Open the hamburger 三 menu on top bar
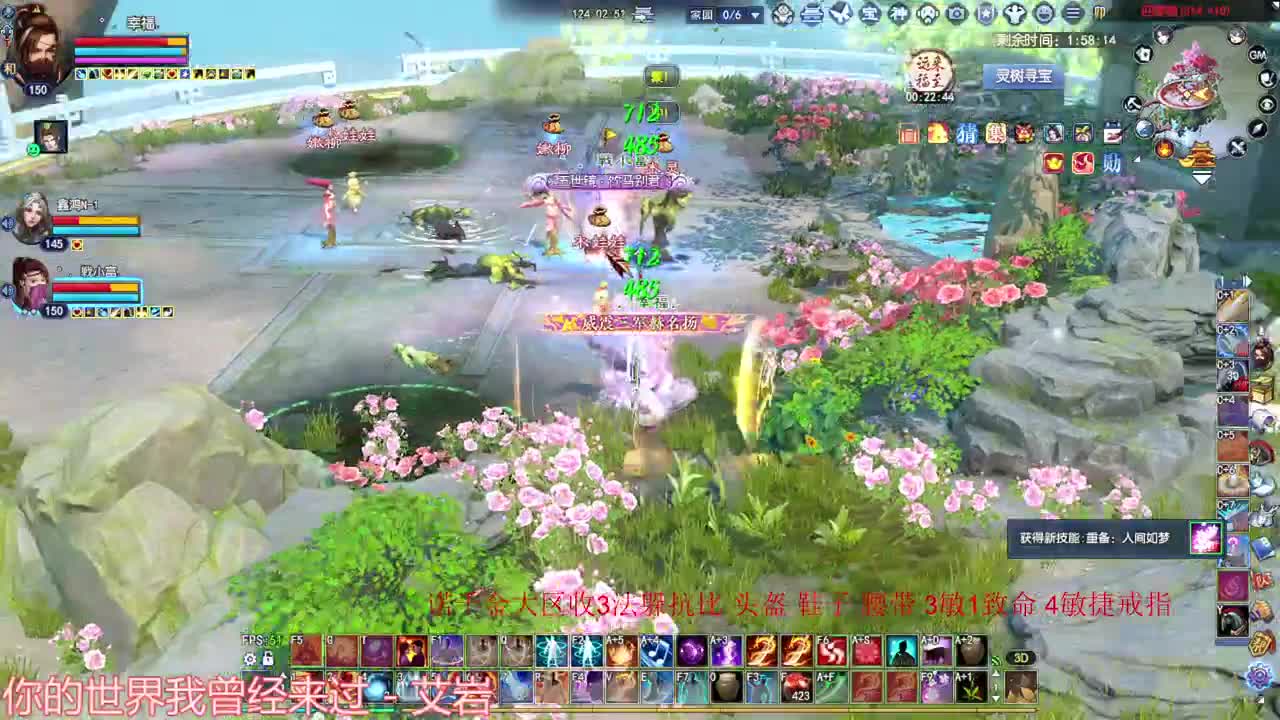This screenshot has height=720, width=1280. click(x=1073, y=12)
